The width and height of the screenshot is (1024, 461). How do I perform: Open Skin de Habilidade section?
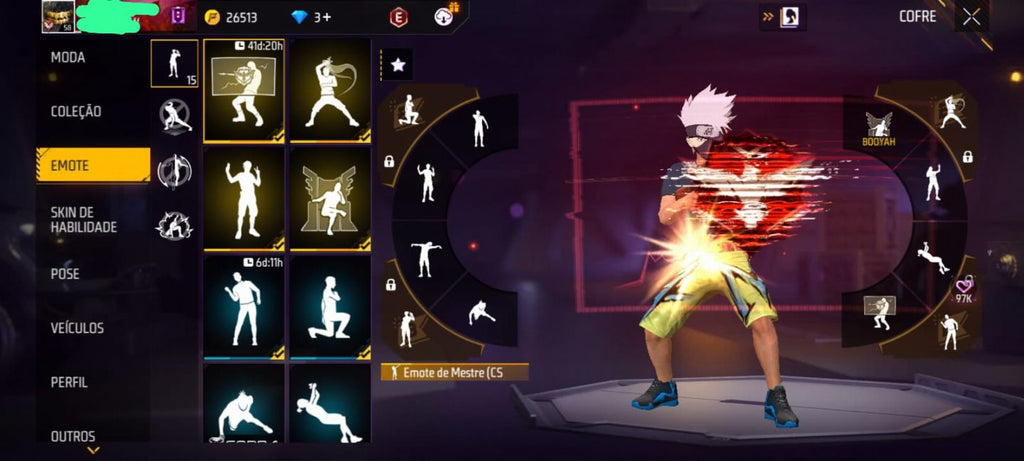pyautogui.click(x=84, y=220)
